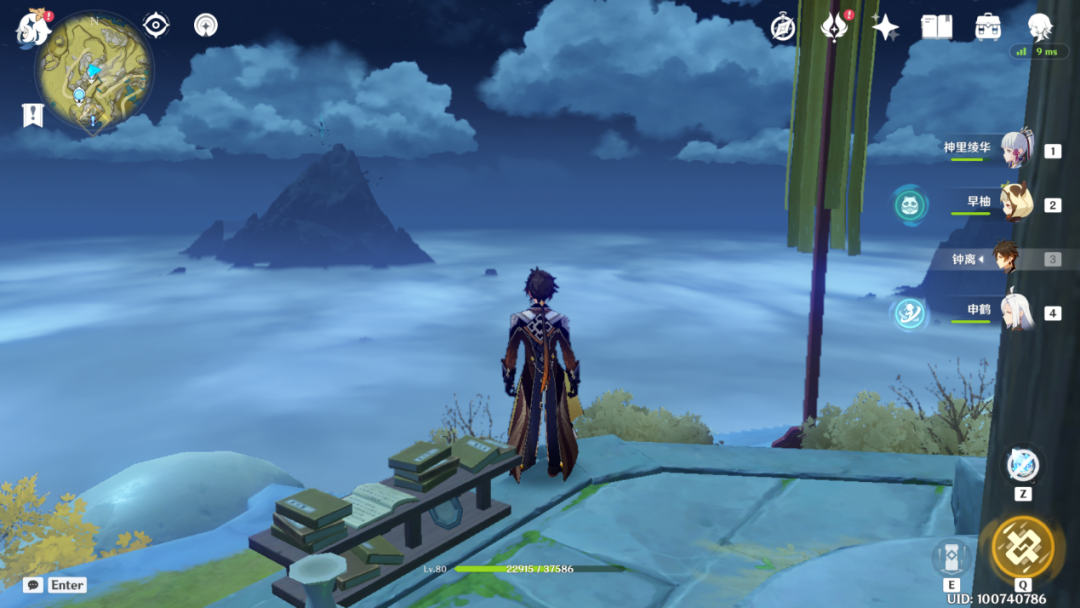This screenshot has width=1080, height=608.
Task: Activate the elemental burst gold icon
Action: pyautogui.click(x=1022, y=547)
